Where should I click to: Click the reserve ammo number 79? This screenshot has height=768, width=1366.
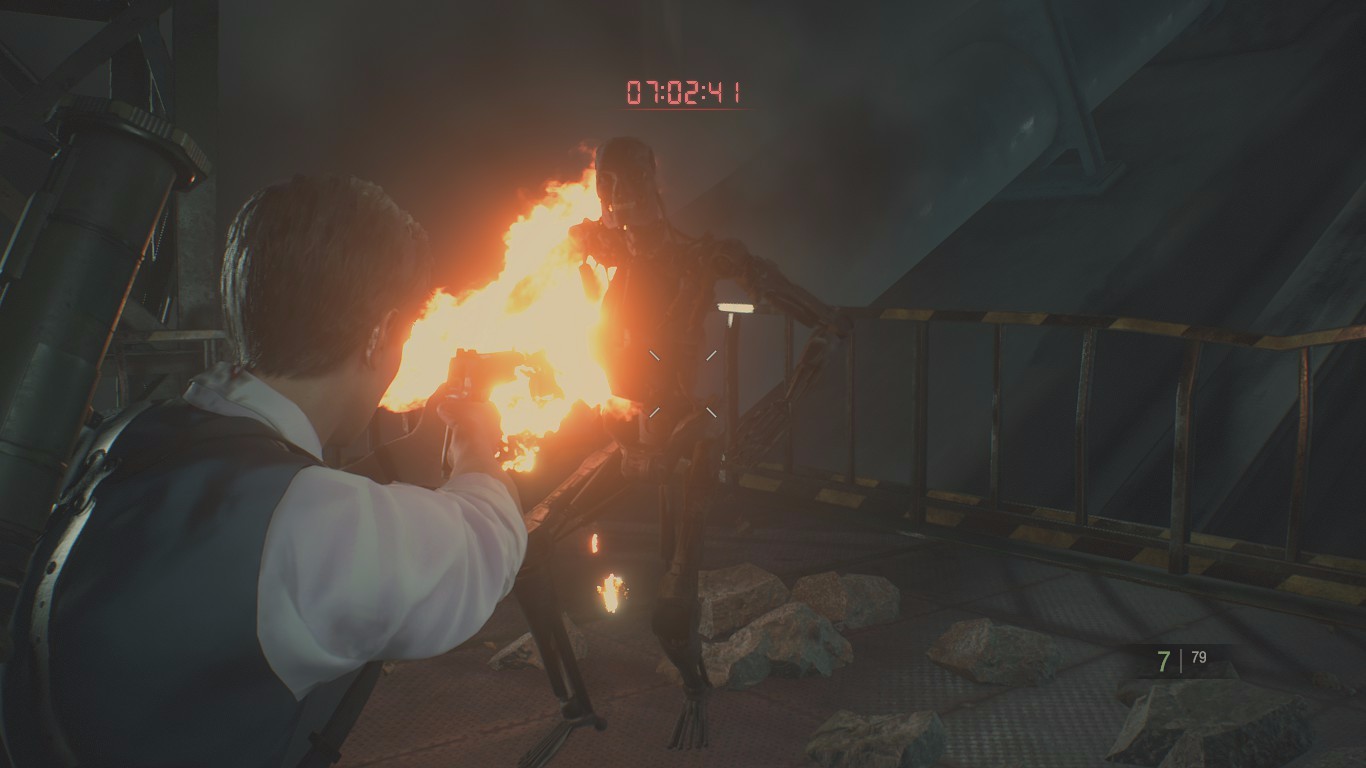click(x=1201, y=659)
